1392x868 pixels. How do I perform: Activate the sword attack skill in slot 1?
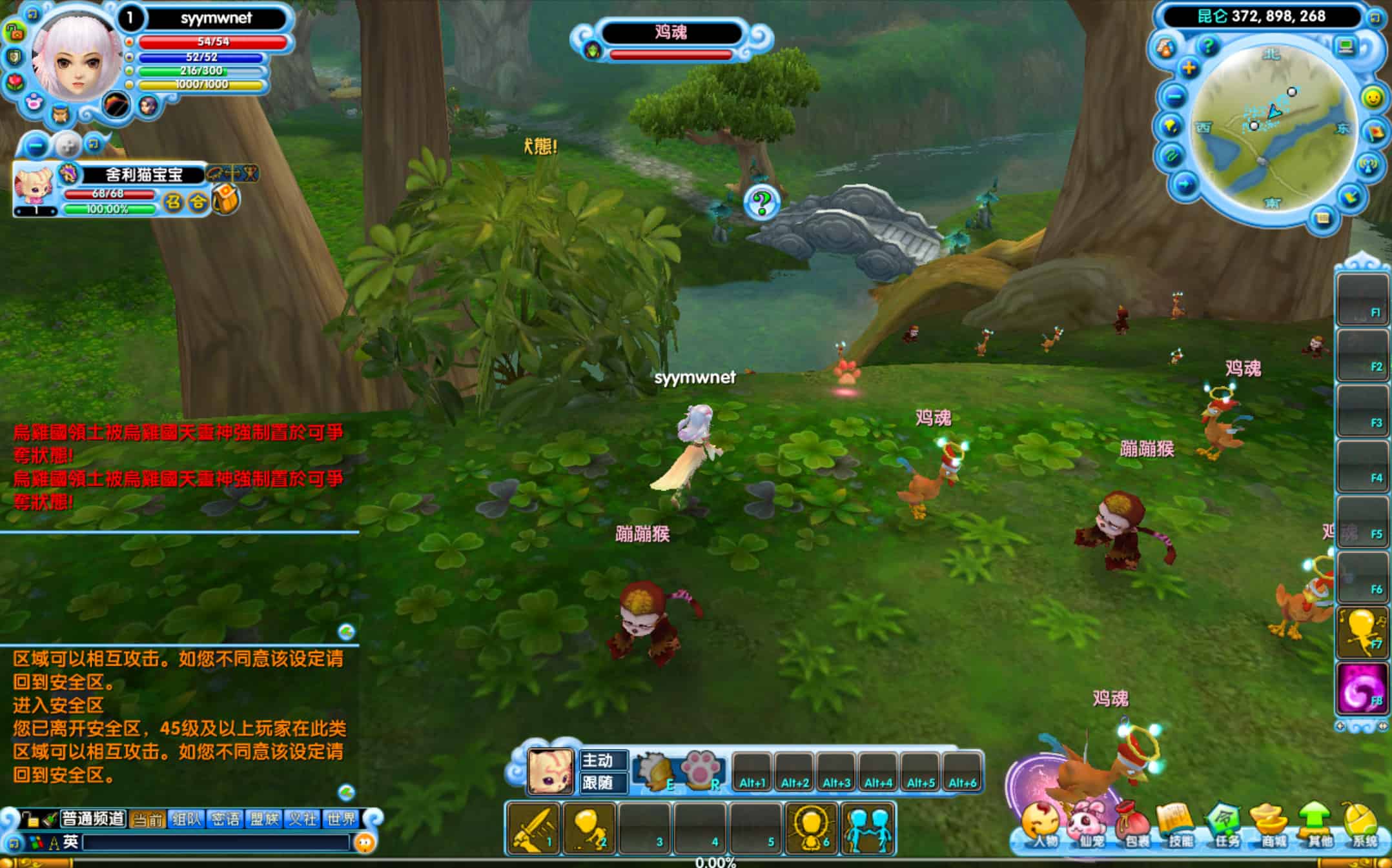(x=533, y=829)
